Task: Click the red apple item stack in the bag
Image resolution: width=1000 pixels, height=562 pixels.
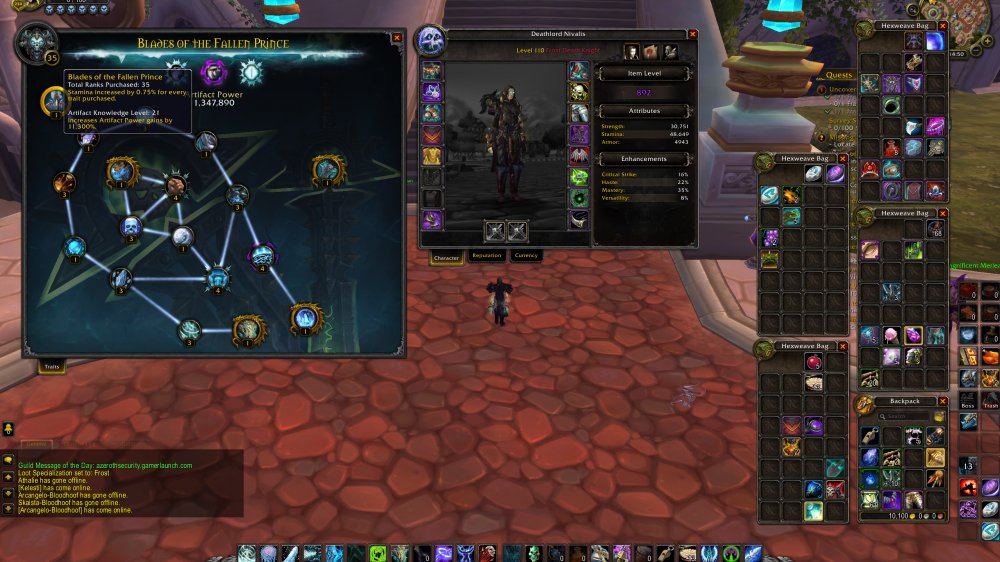Action: click(815, 361)
